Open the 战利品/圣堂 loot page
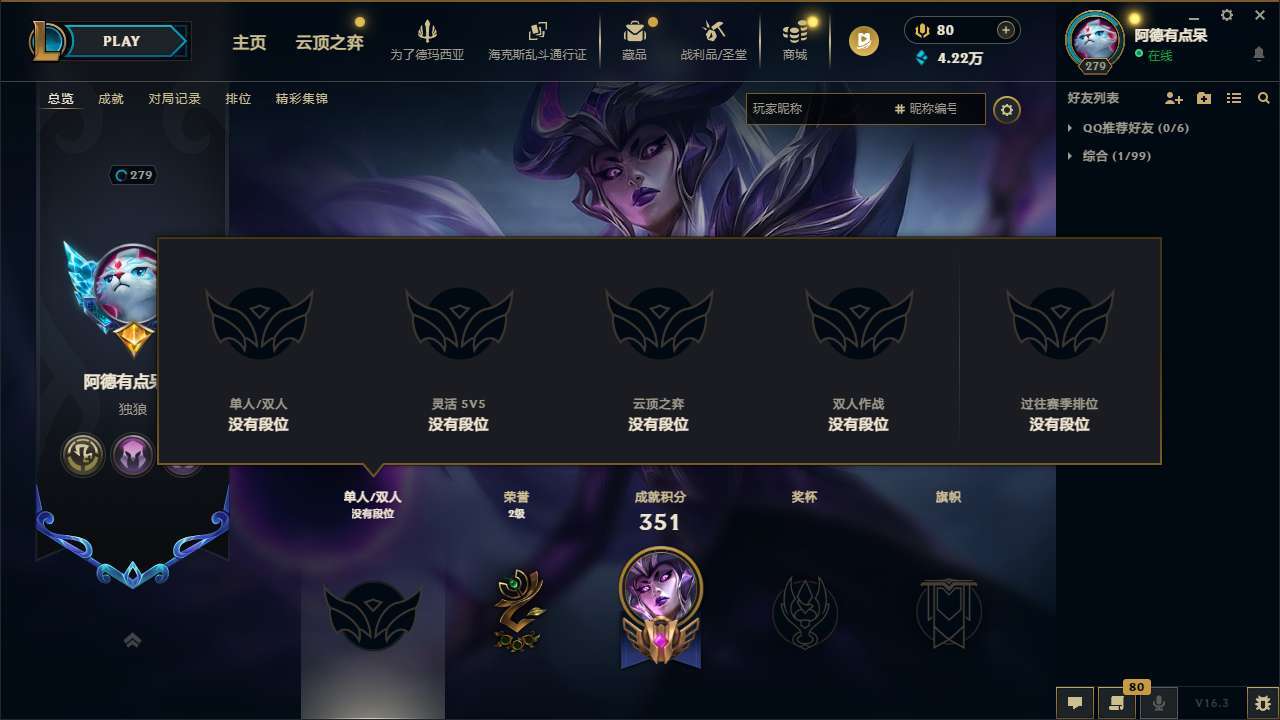1280x720 pixels. click(714, 40)
